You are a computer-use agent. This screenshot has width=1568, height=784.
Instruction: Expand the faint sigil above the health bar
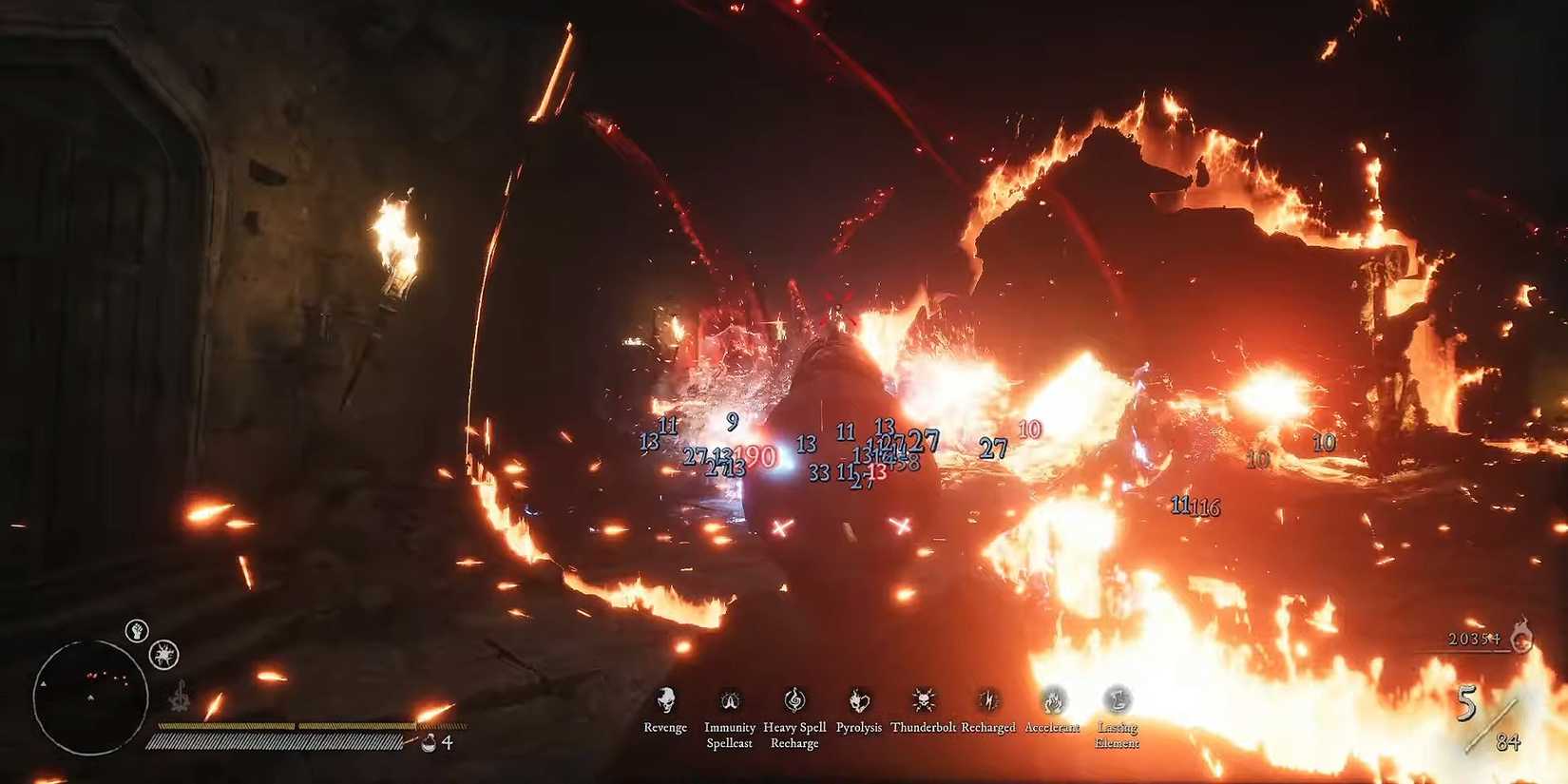tap(181, 697)
